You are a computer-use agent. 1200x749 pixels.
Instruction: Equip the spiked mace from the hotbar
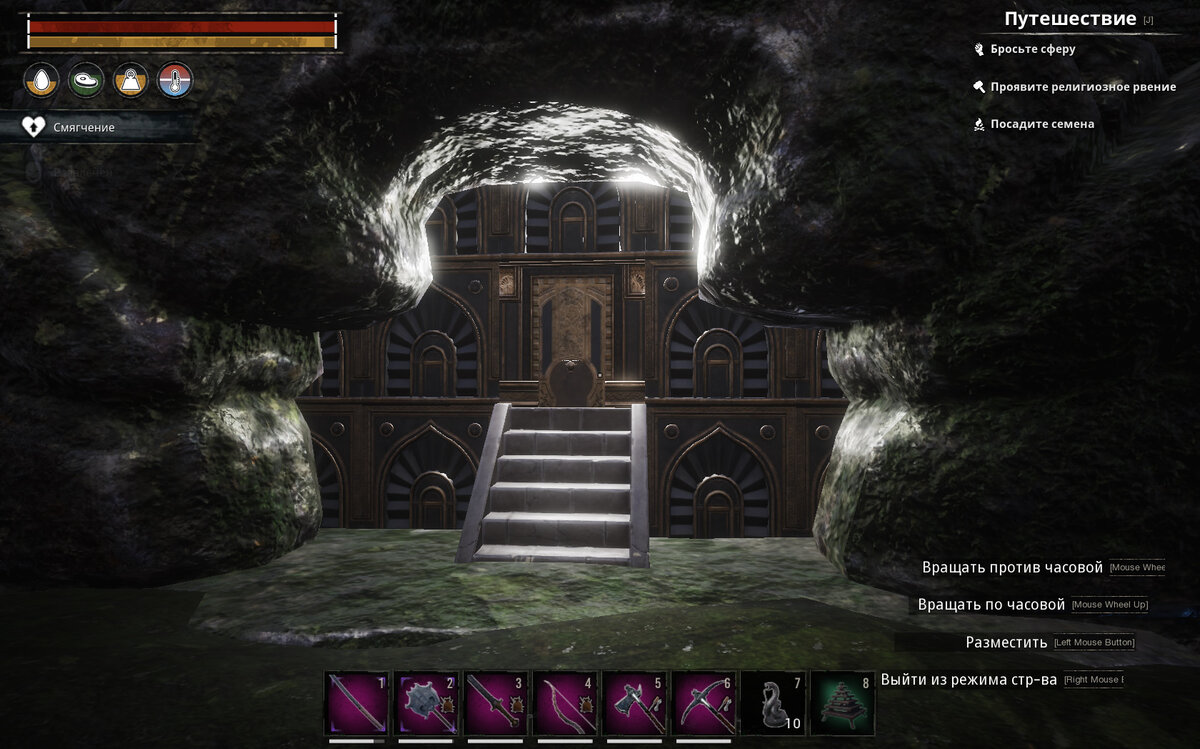(x=427, y=703)
